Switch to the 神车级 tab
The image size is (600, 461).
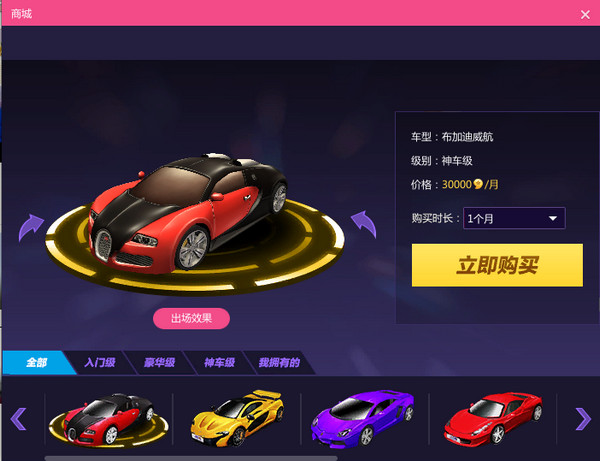point(219,362)
